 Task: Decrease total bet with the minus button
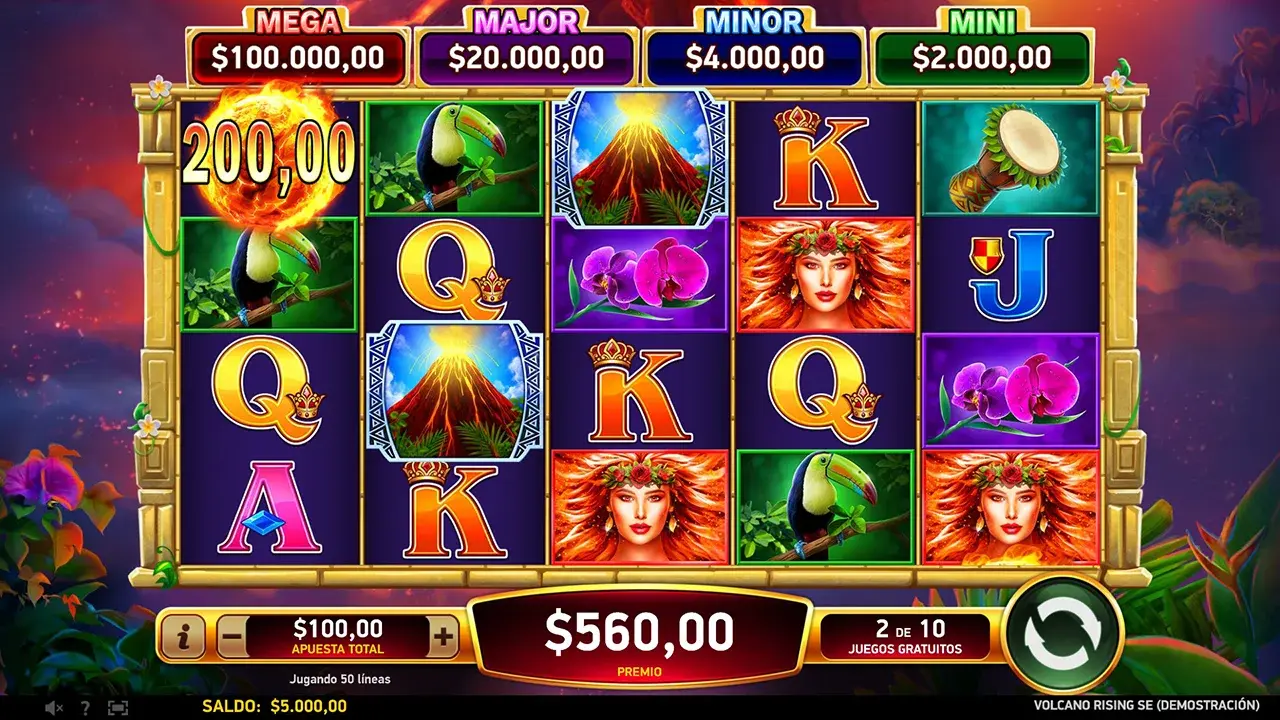231,634
